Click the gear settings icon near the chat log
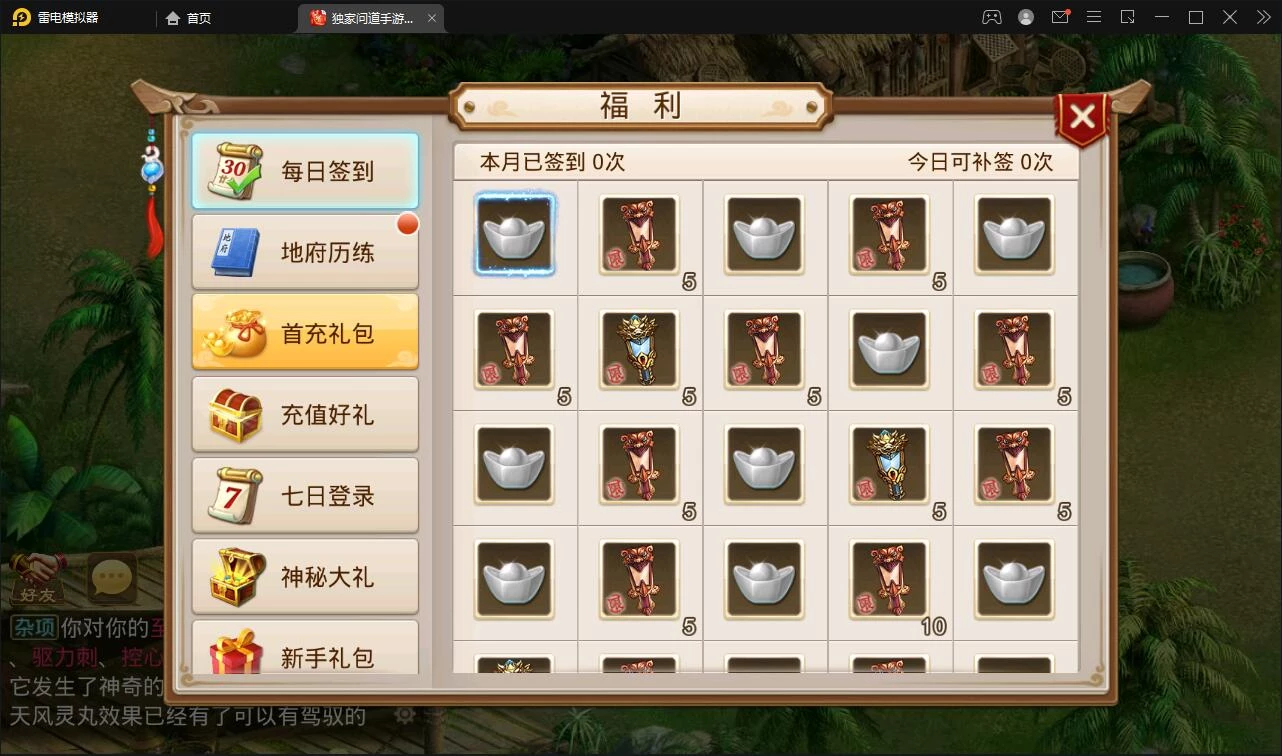1282x756 pixels. (x=405, y=716)
